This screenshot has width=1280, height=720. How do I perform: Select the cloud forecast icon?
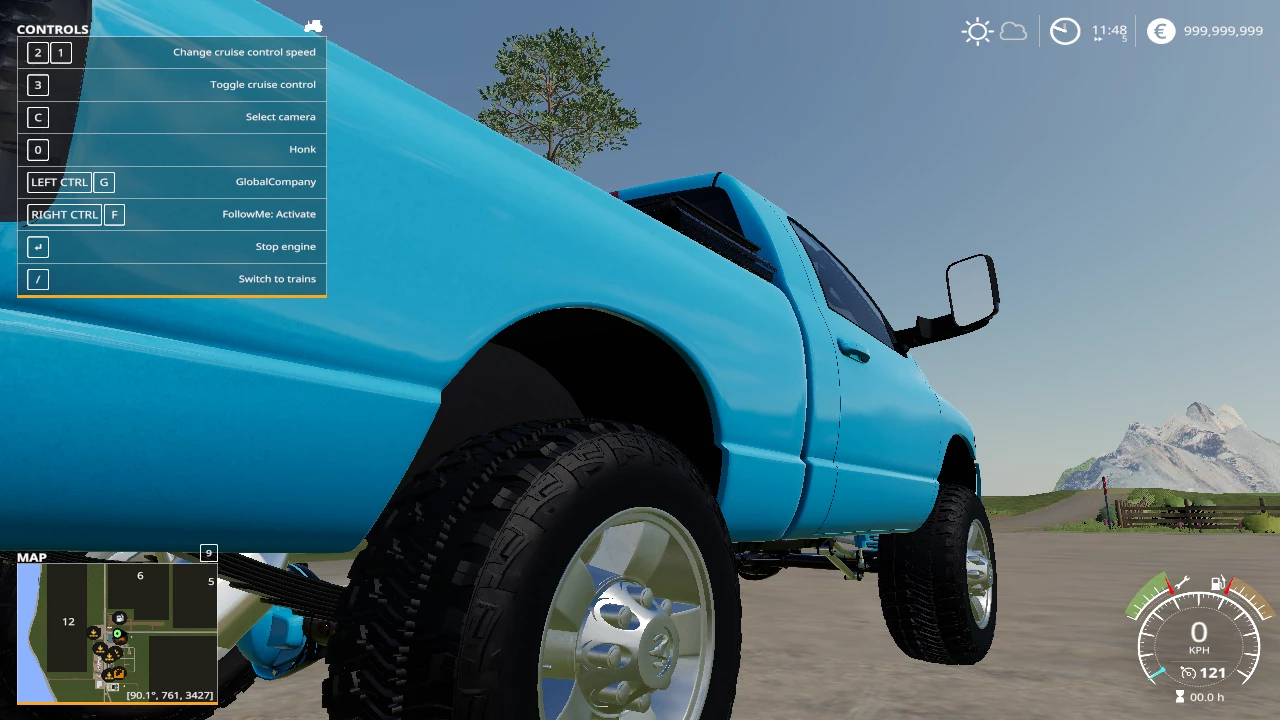pyautogui.click(x=1013, y=31)
